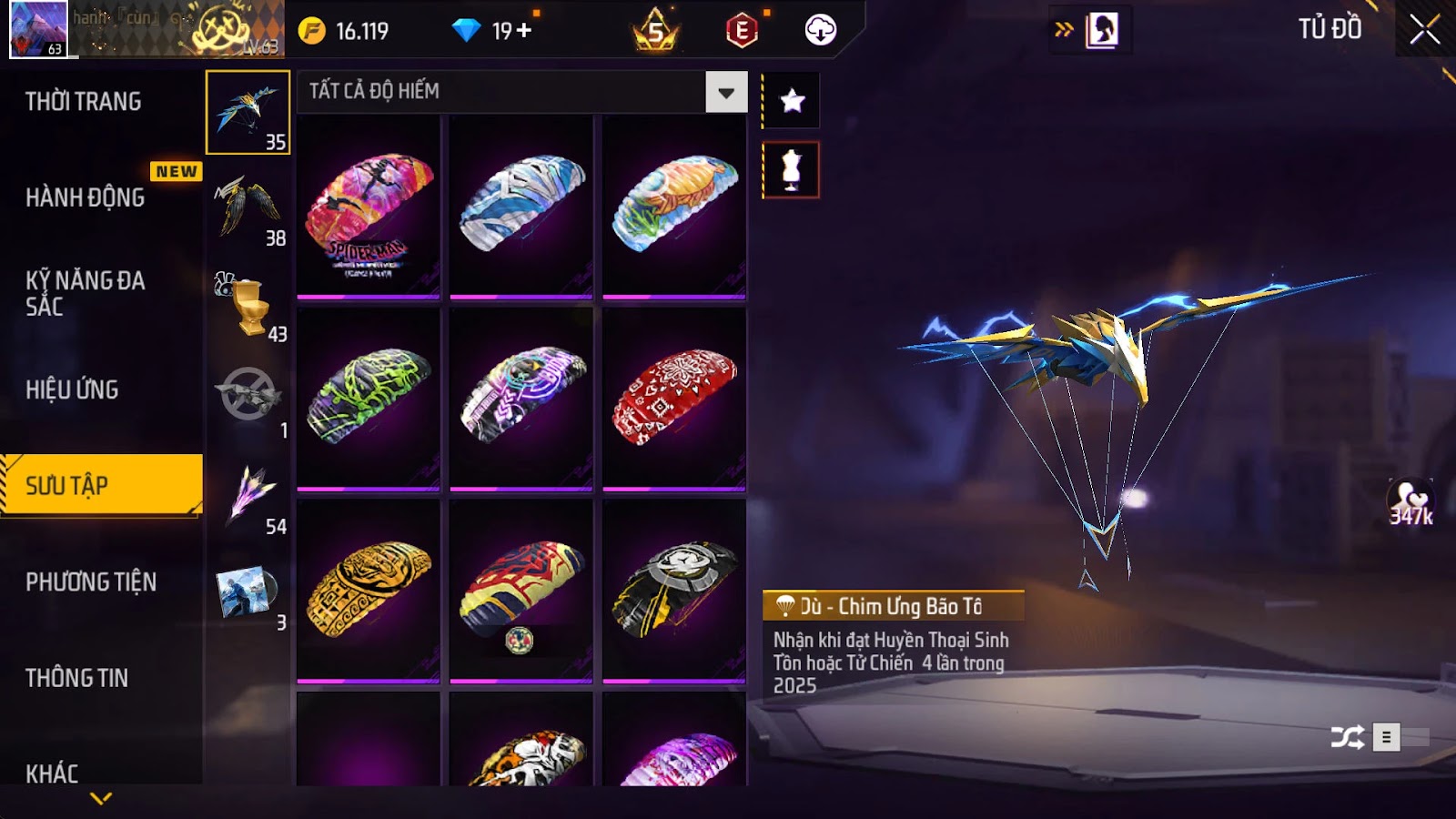Switch to Hành Động tab
1456x819 pixels.
click(85, 197)
